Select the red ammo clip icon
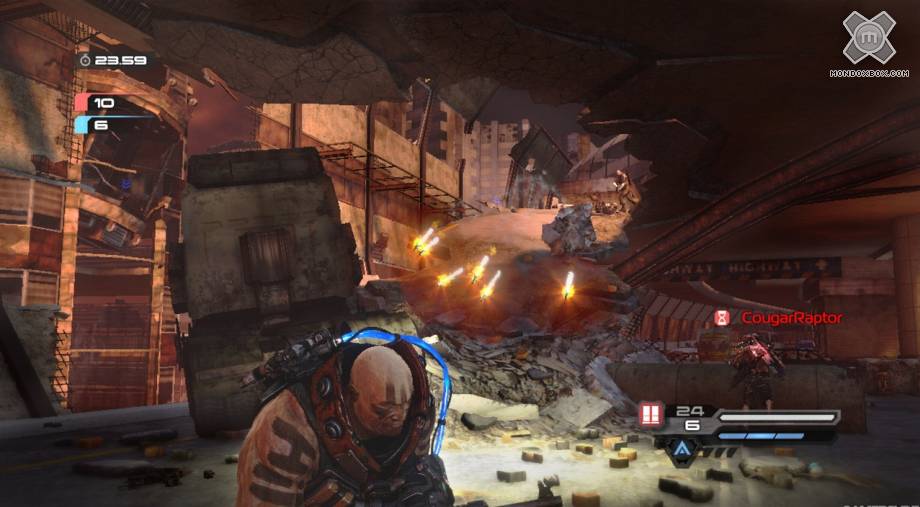The height and width of the screenshot is (507, 920). [651, 415]
